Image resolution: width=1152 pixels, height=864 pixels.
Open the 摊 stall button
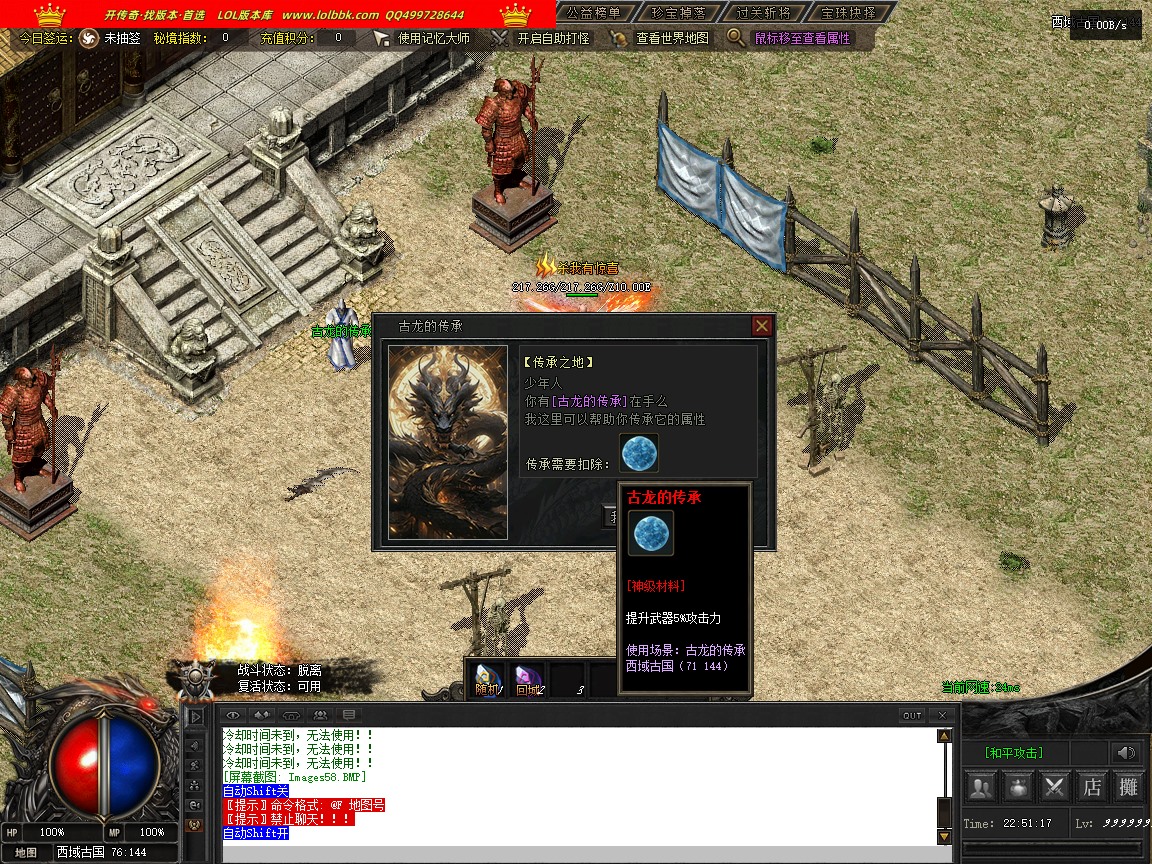click(1129, 787)
